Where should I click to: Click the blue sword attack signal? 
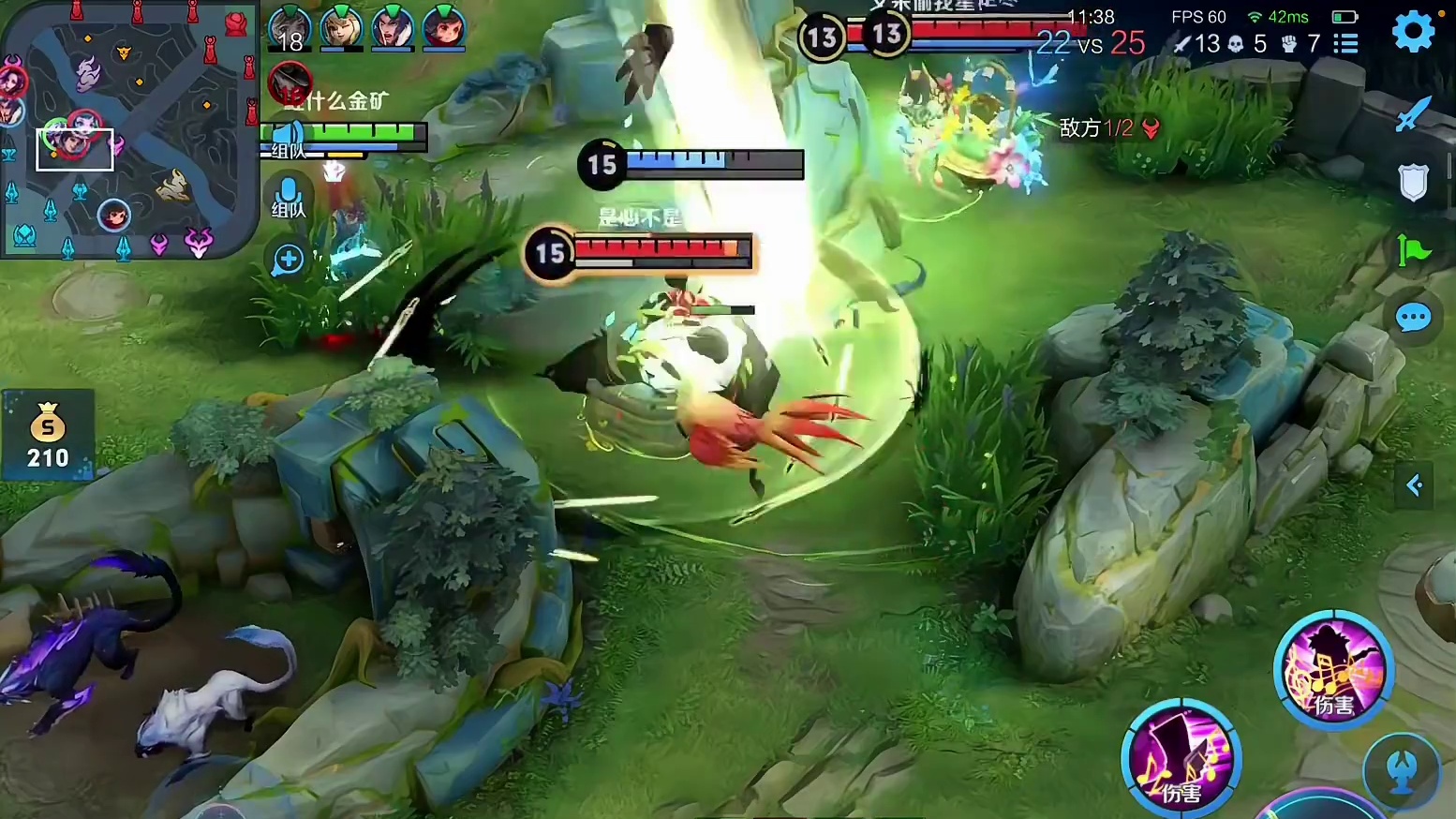(x=1412, y=114)
